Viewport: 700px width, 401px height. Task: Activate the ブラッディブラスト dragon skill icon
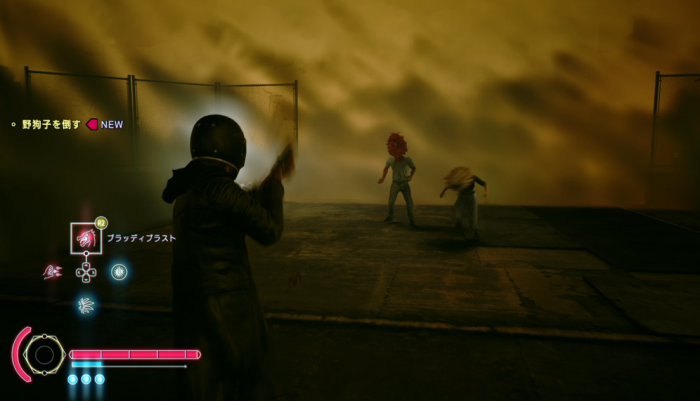tap(86, 238)
